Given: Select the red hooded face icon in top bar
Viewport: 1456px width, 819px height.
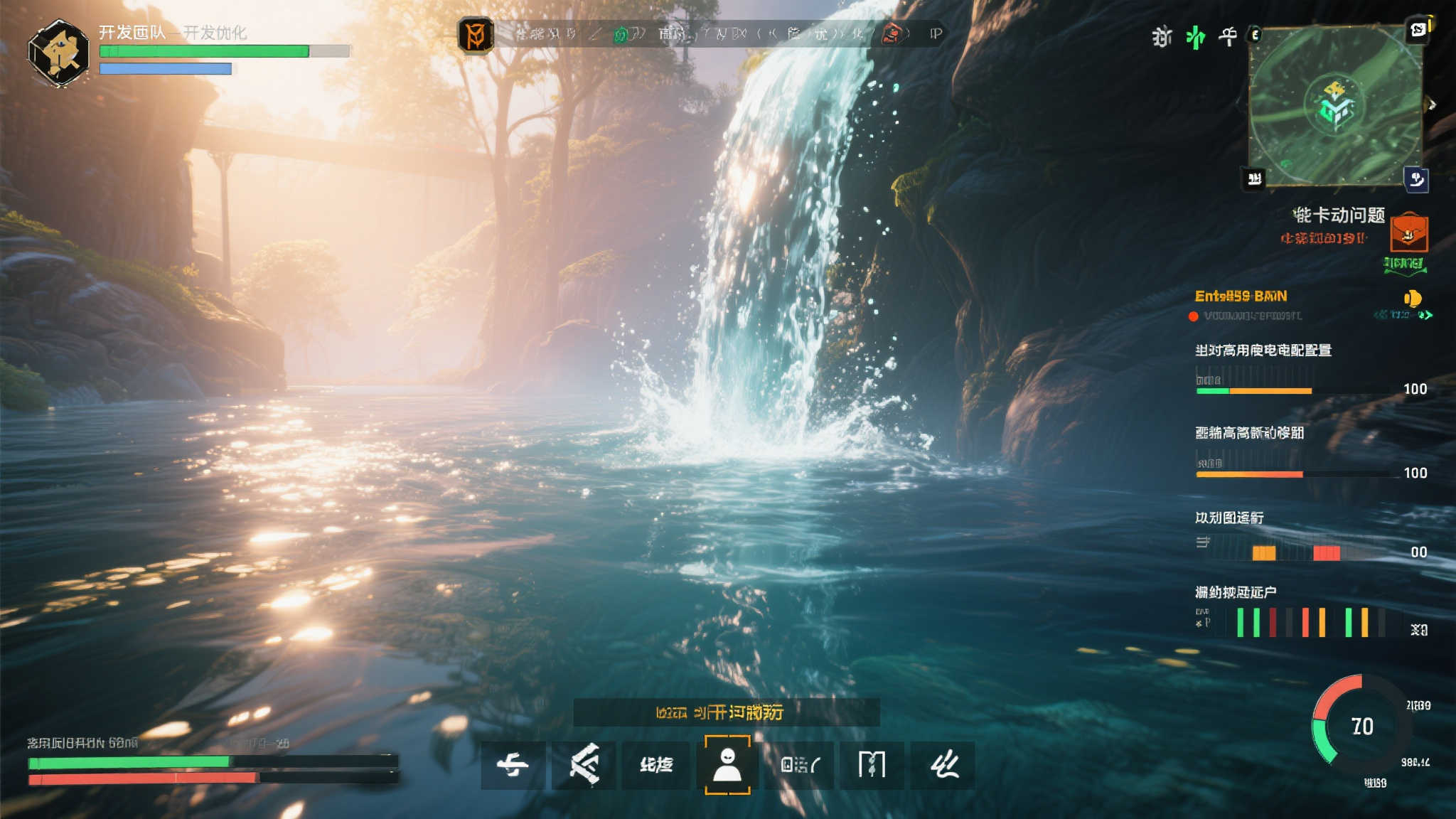Looking at the screenshot, I should [x=892, y=33].
